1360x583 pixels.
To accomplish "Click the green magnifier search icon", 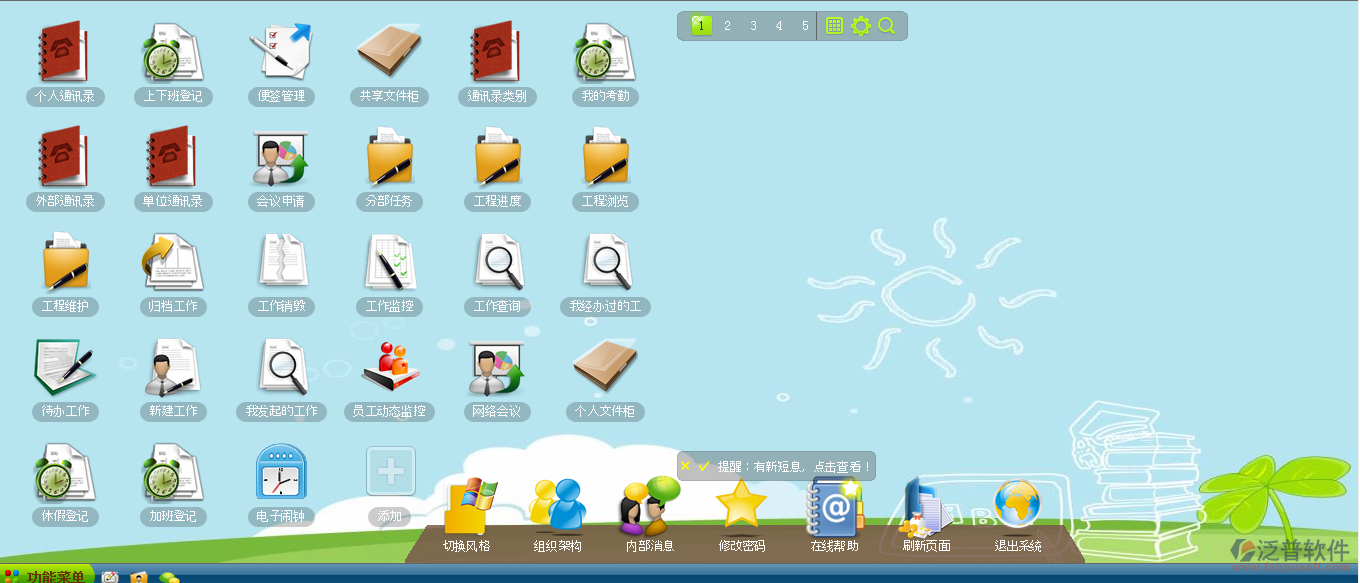I will point(887,26).
